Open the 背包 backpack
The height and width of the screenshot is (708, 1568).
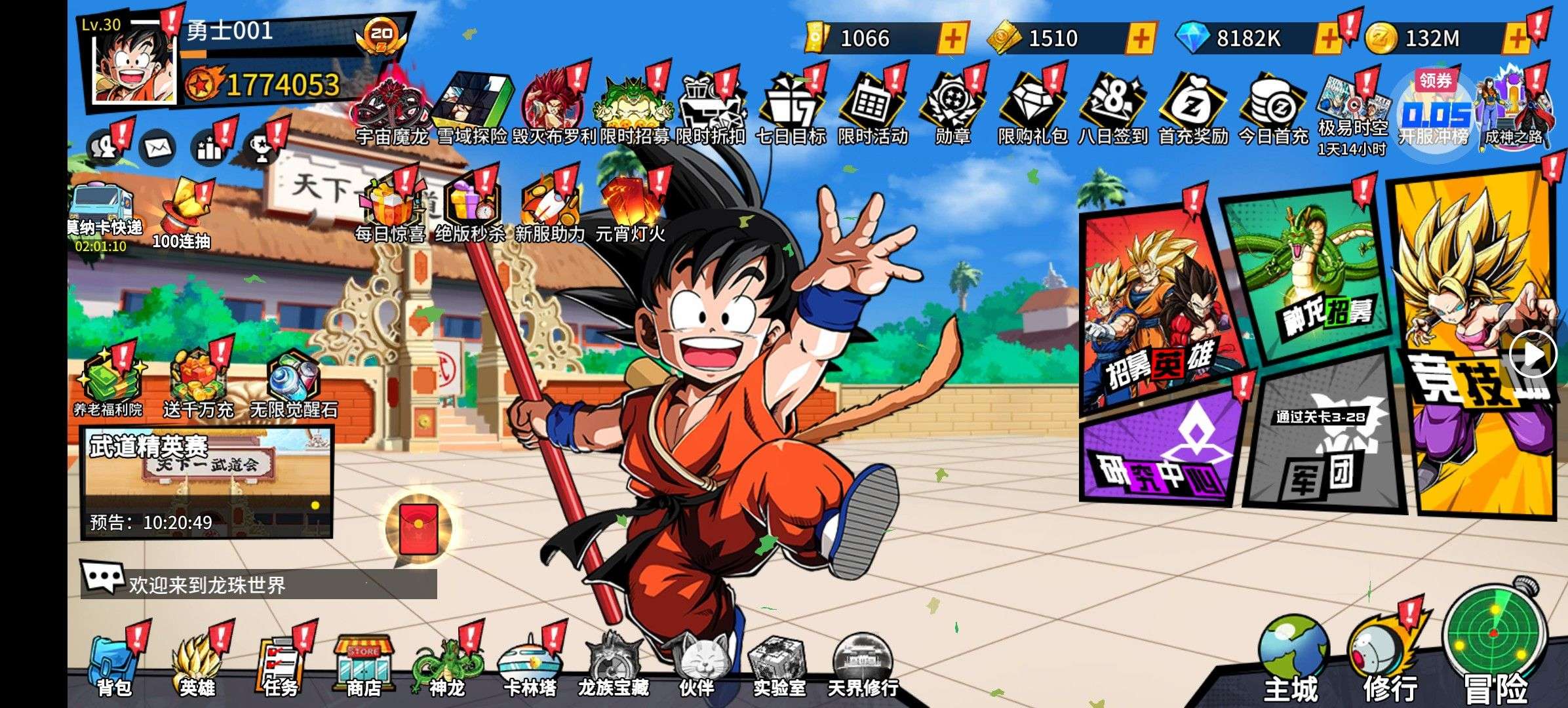(113, 665)
